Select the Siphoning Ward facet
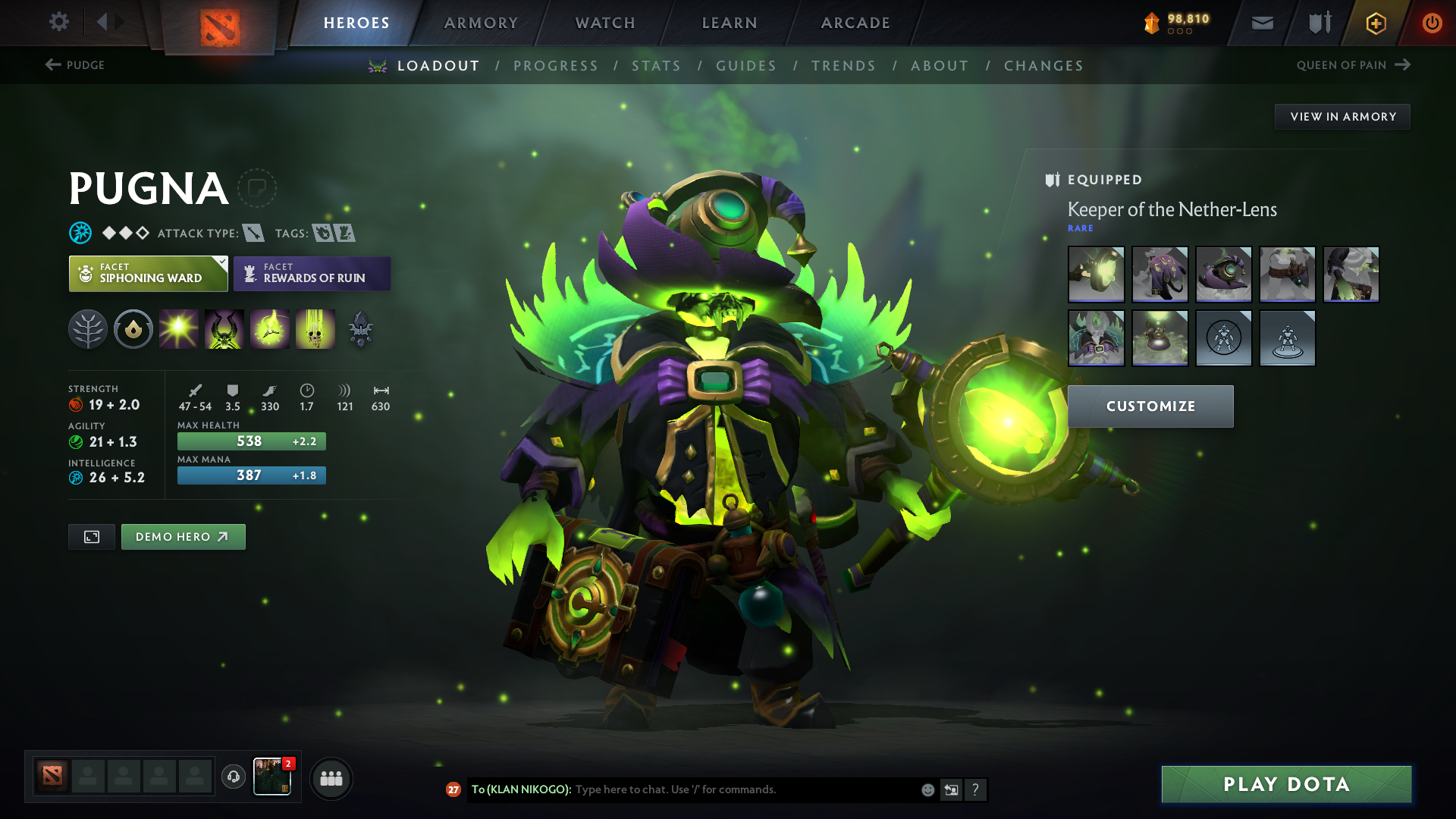Viewport: 1456px width, 819px height. click(148, 273)
